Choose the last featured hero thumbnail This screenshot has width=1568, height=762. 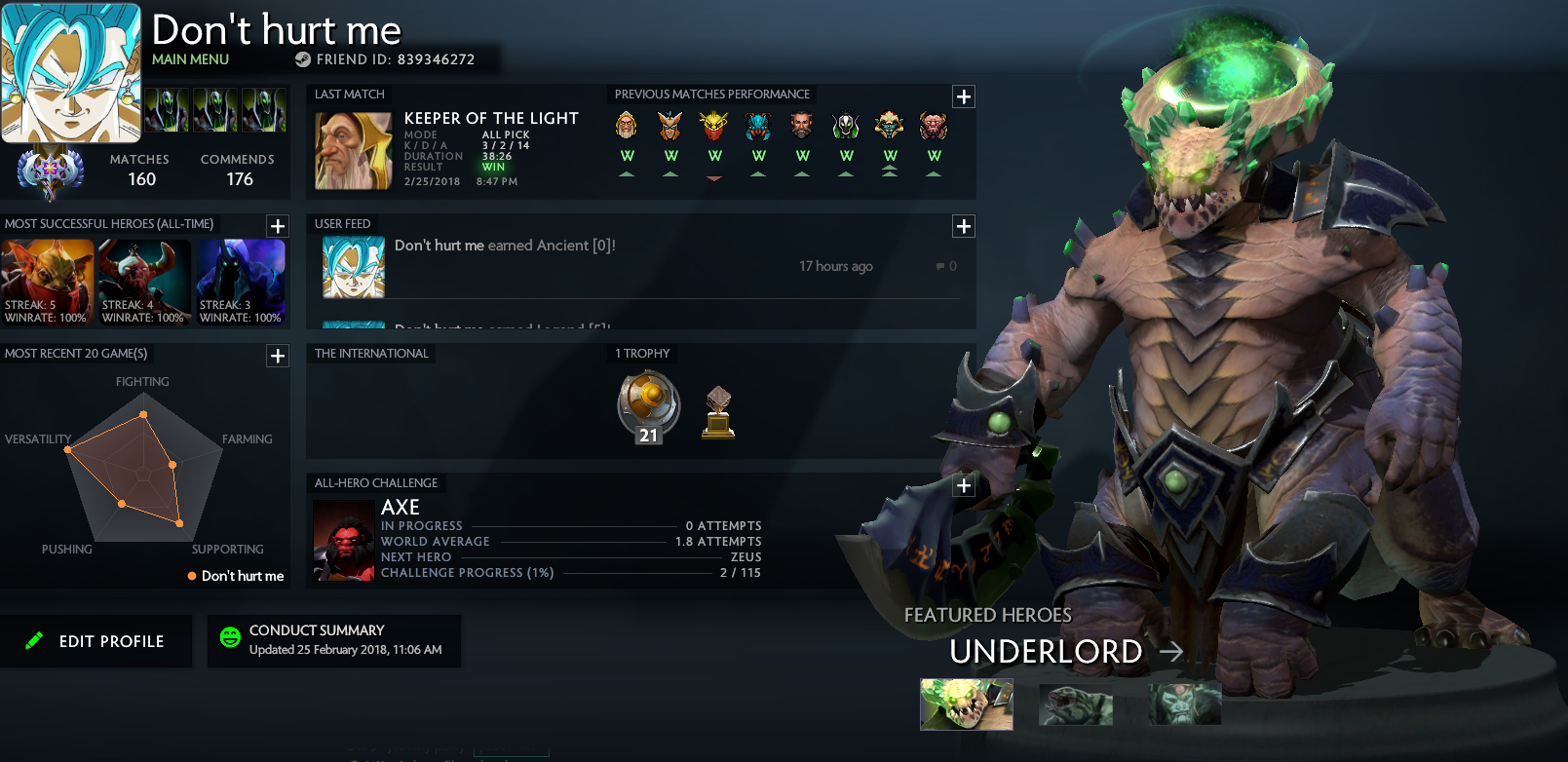click(1185, 705)
